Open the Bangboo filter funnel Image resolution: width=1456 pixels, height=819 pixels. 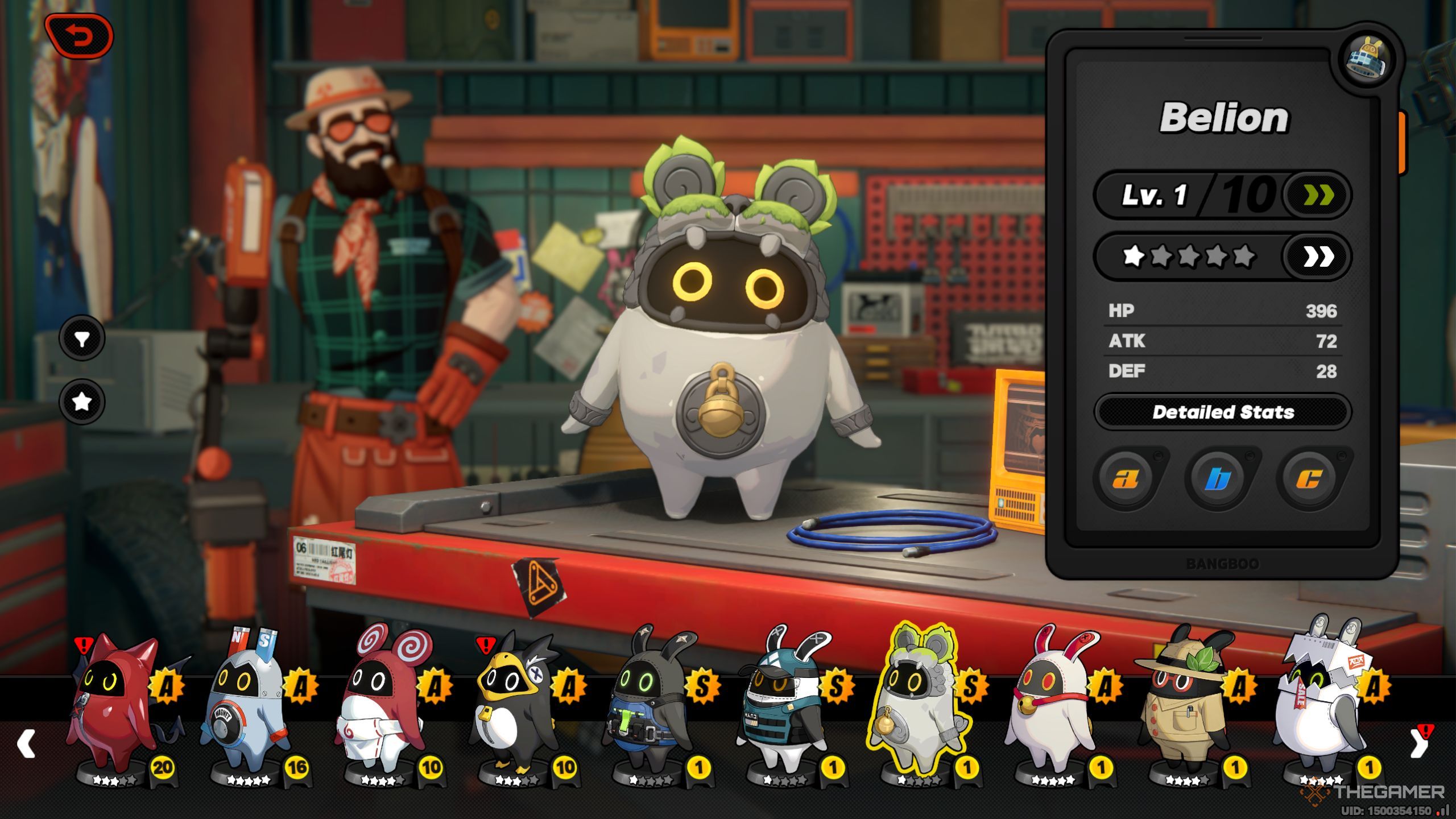82,339
